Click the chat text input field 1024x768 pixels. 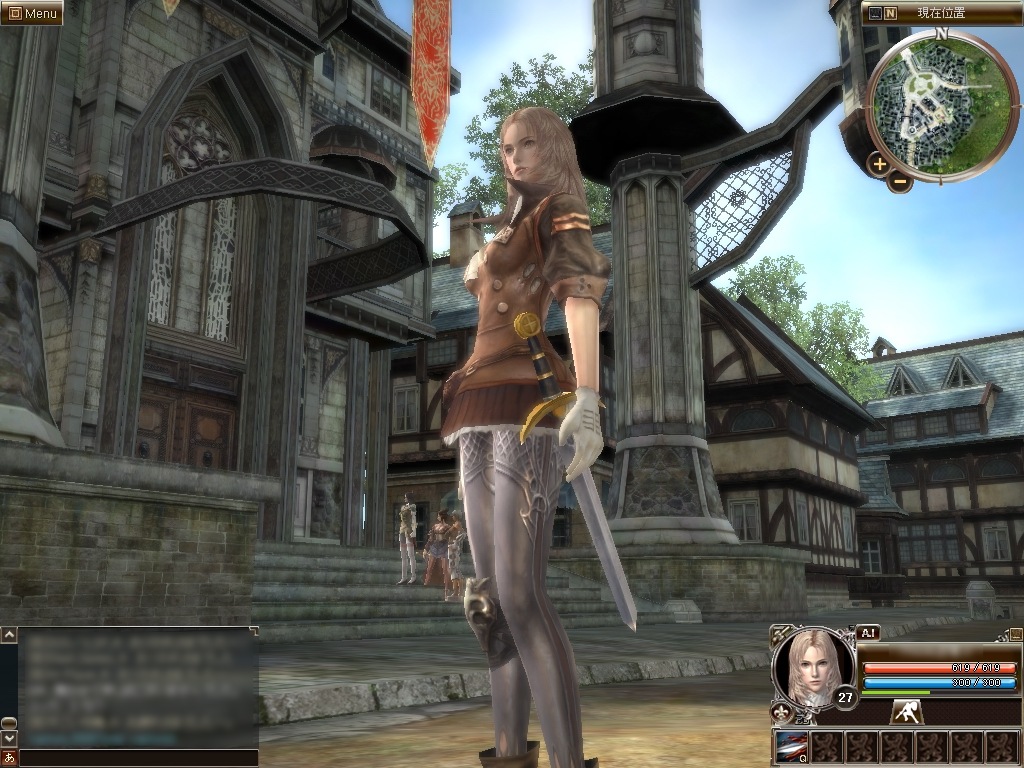138,757
